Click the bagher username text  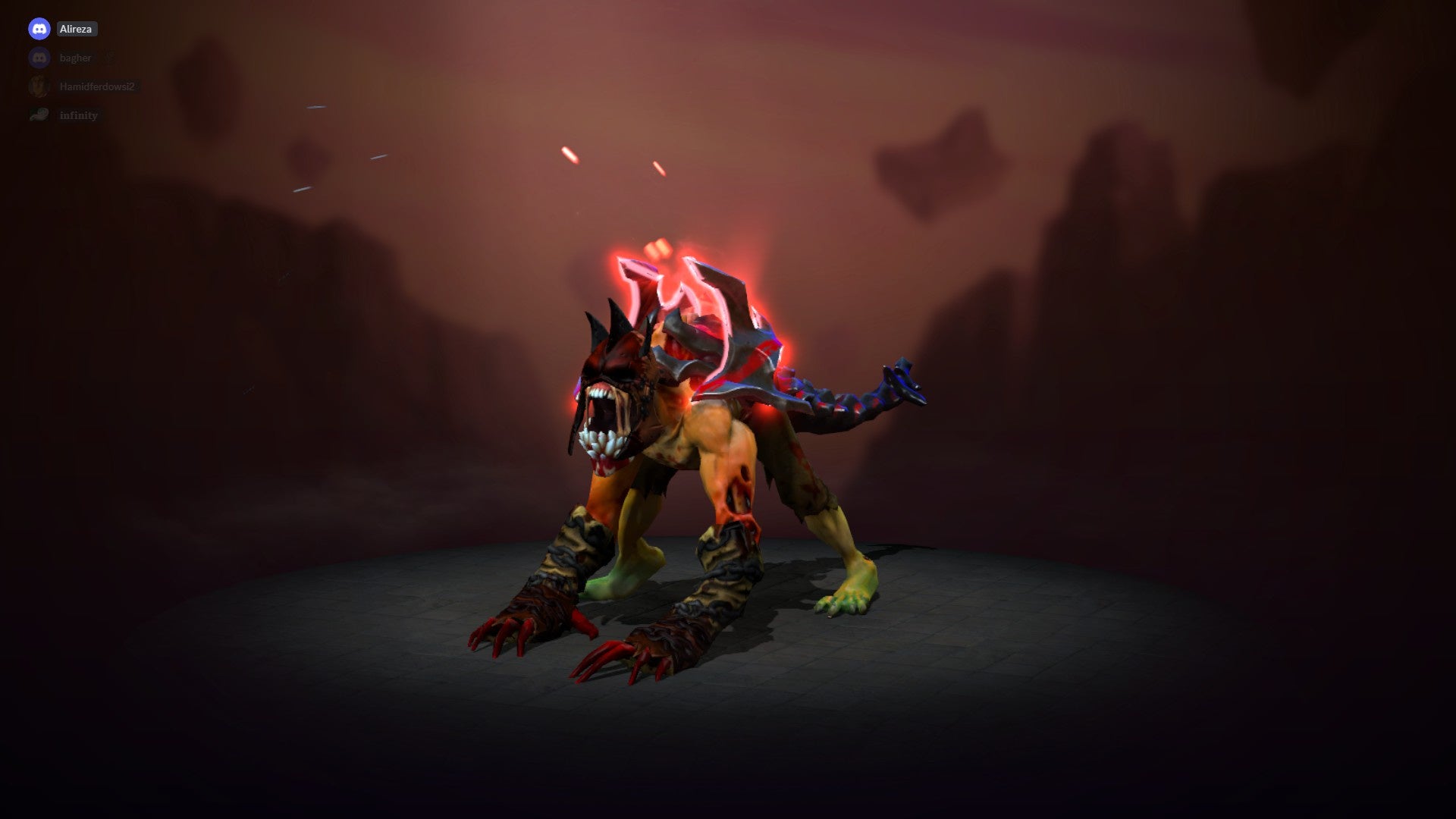75,58
